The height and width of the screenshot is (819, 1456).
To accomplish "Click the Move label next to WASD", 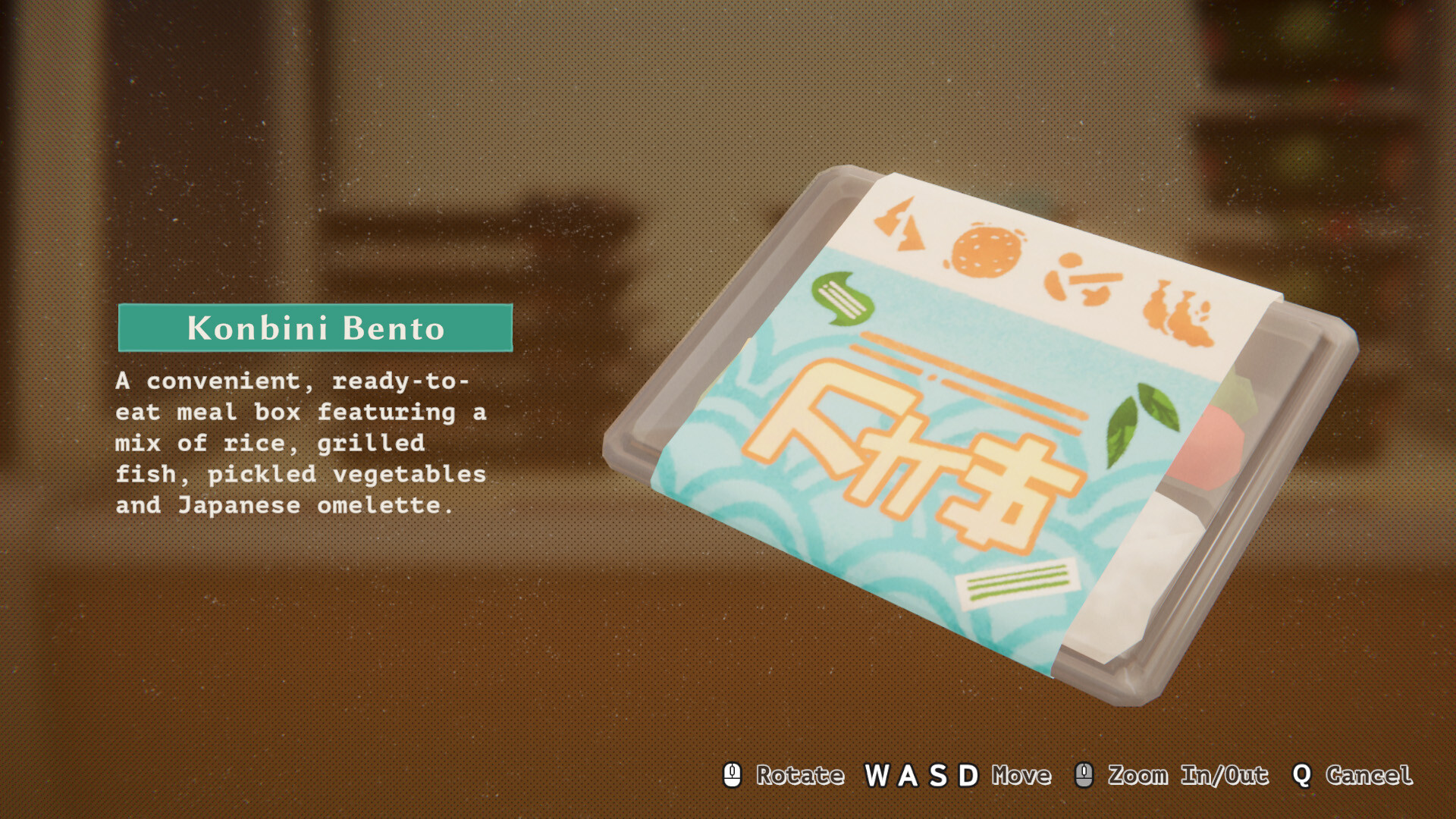I will click(1021, 775).
